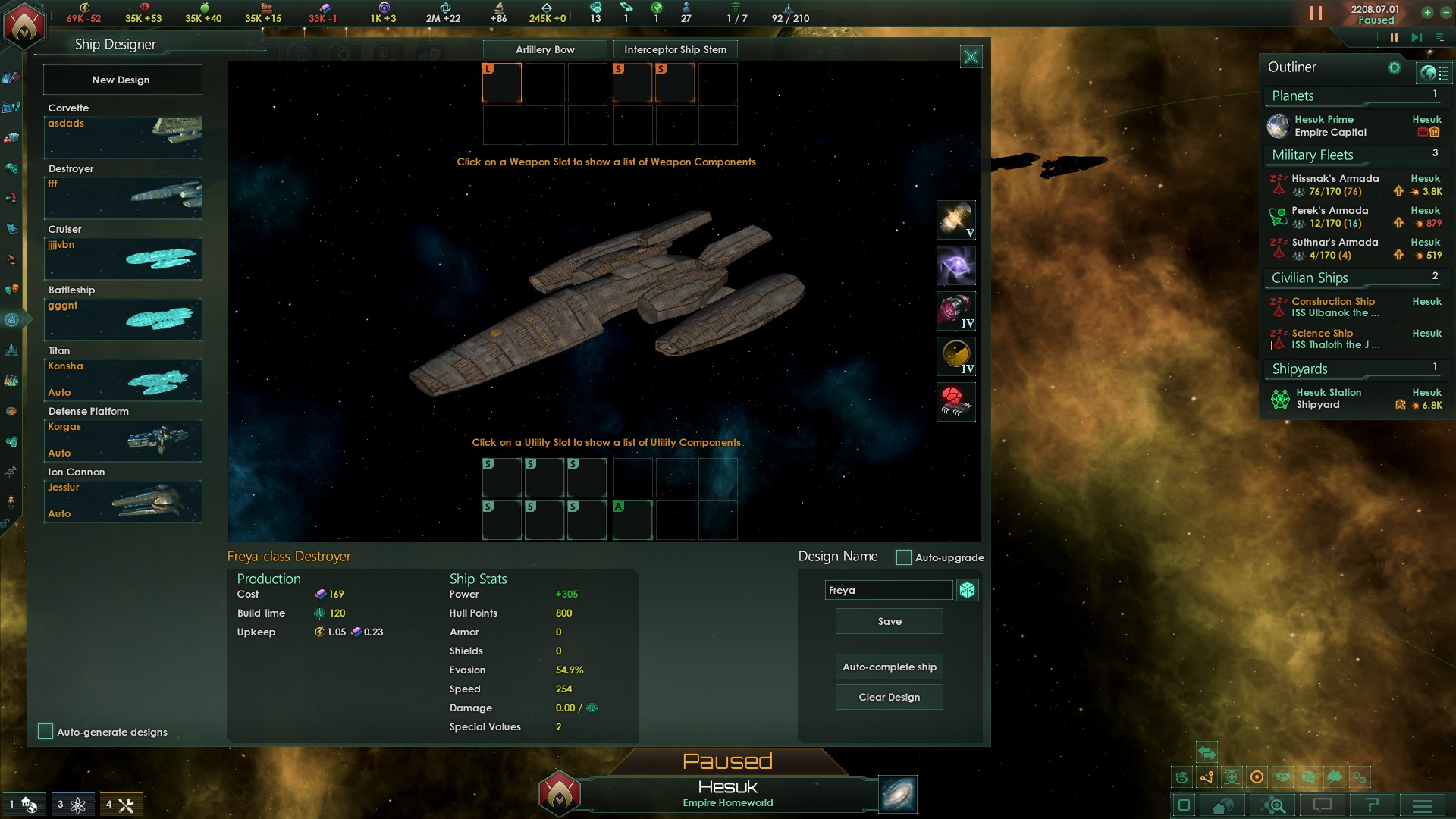Select the Konsha Titan design

click(123, 379)
